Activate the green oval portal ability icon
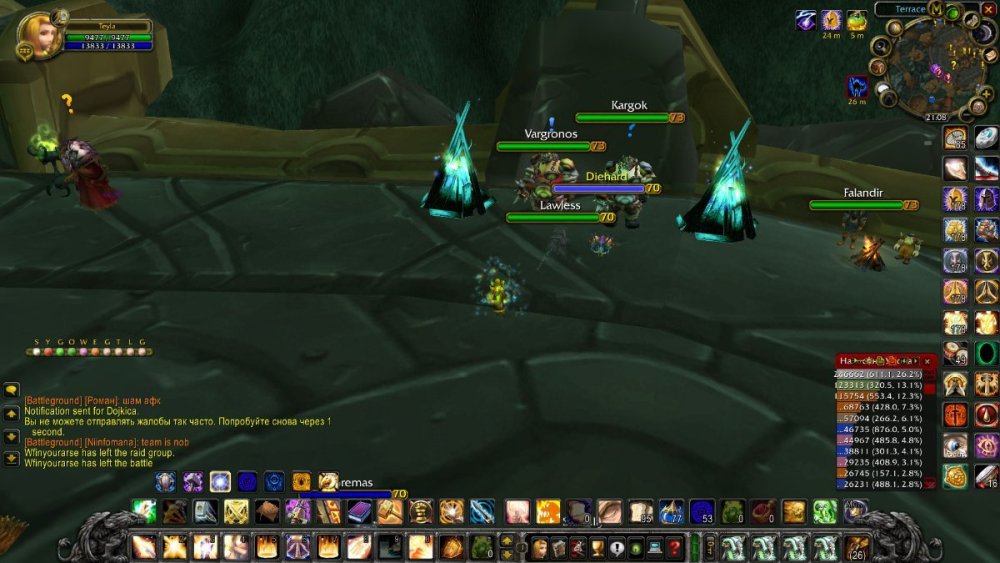The height and width of the screenshot is (563, 1000). tap(986, 353)
